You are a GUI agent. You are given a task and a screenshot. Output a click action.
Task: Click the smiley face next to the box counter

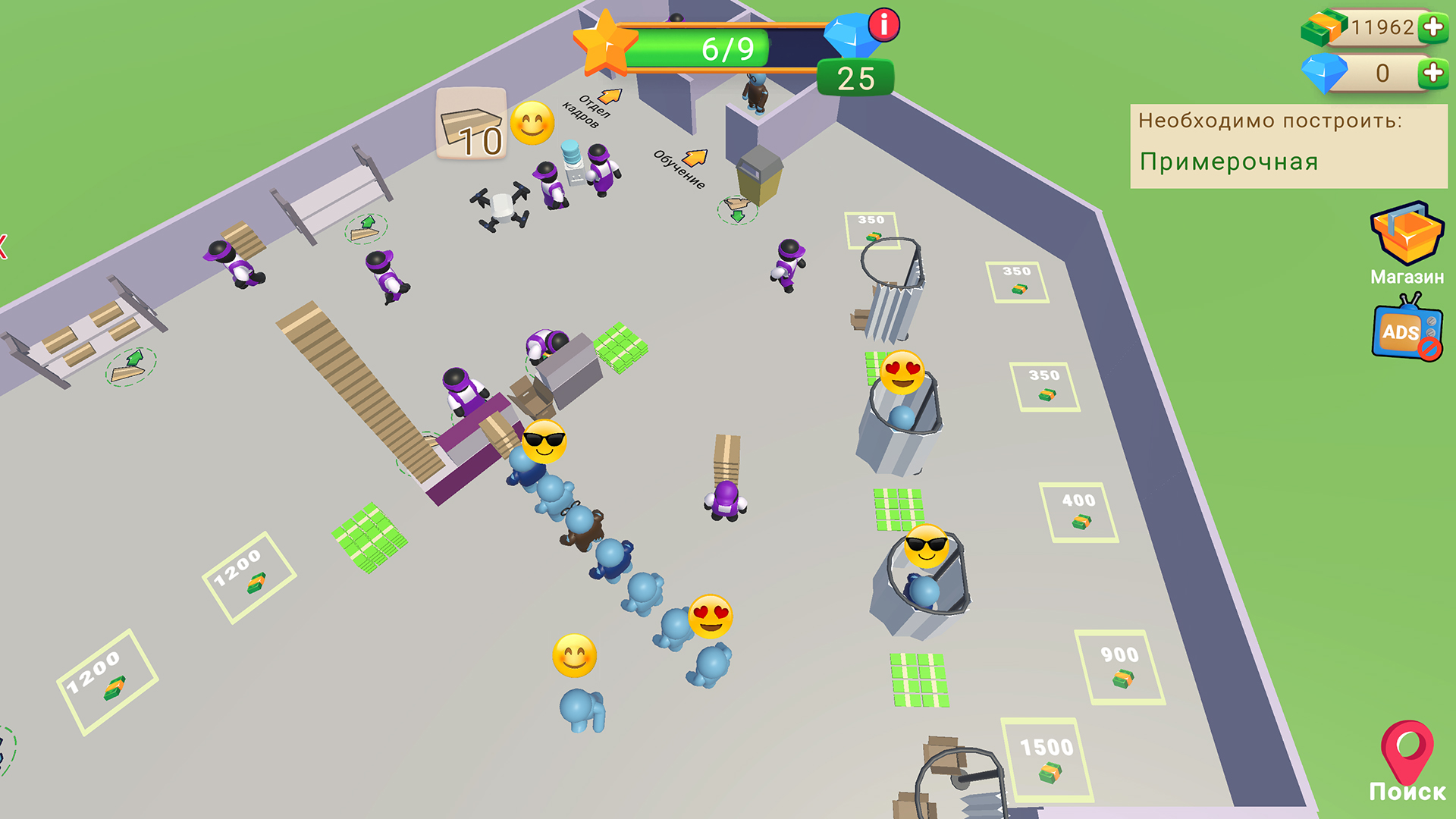coord(533,124)
